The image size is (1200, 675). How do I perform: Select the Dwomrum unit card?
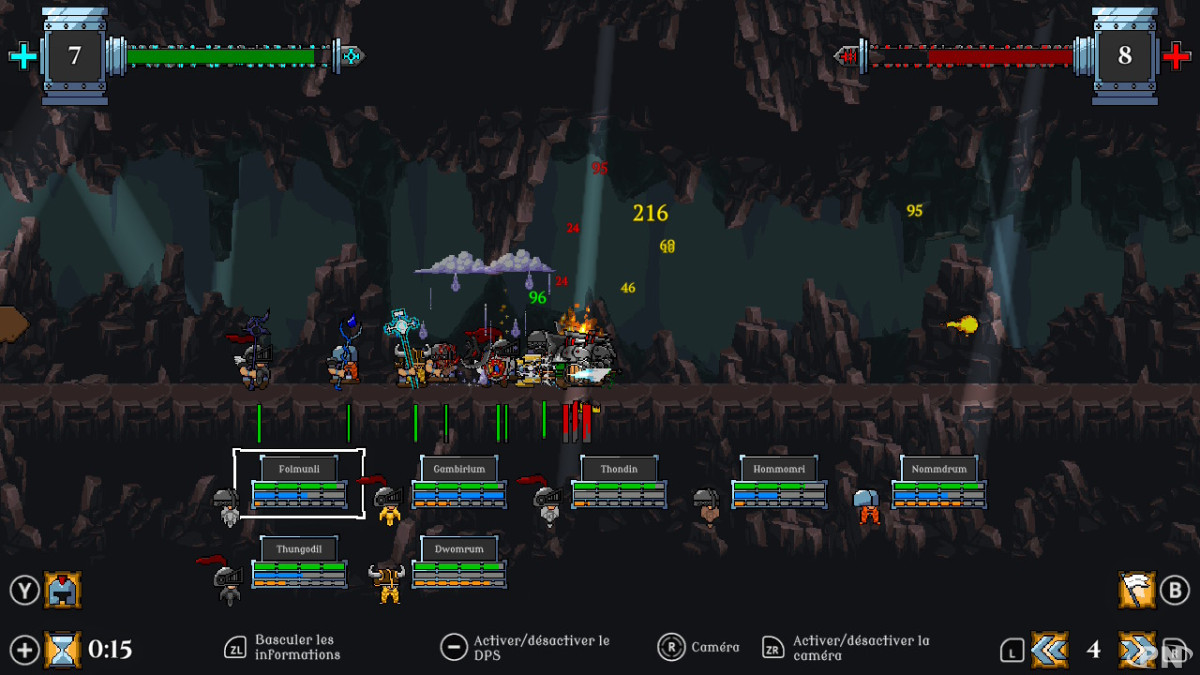tap(459, 563)
